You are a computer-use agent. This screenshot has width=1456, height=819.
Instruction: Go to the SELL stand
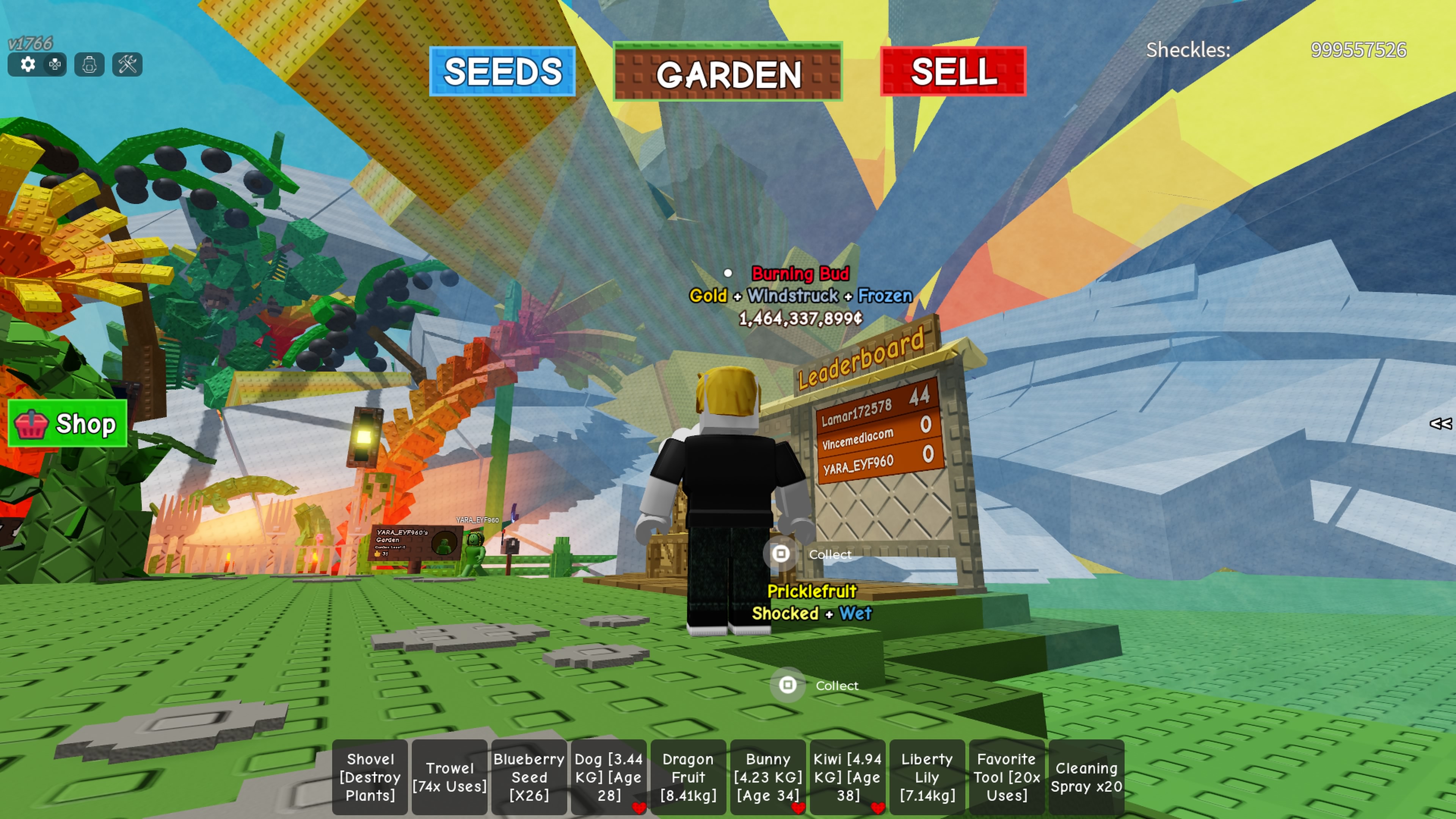click(953, 72)
